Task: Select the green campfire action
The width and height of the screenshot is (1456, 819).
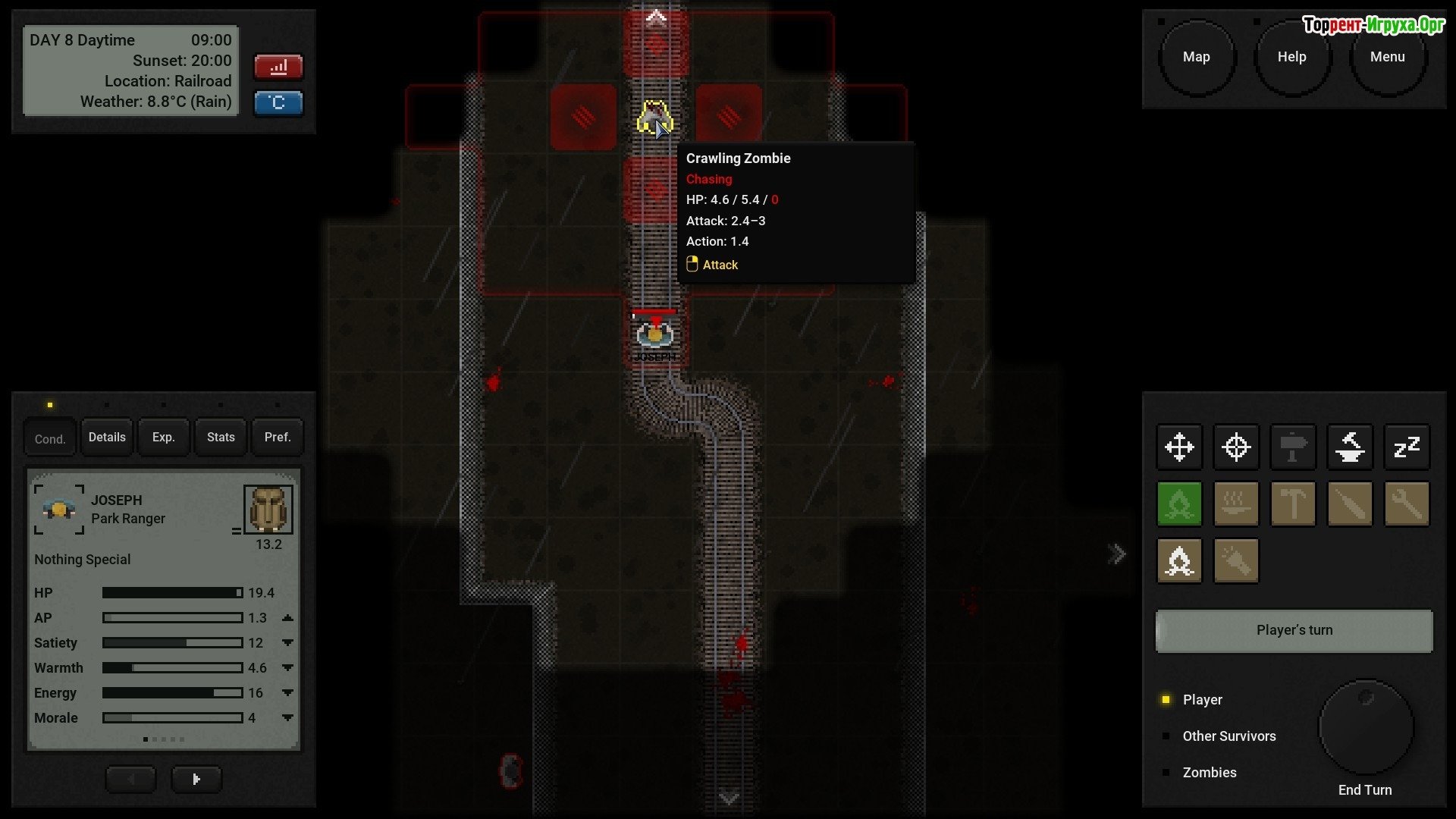Action: click(x=1179, y=504)
